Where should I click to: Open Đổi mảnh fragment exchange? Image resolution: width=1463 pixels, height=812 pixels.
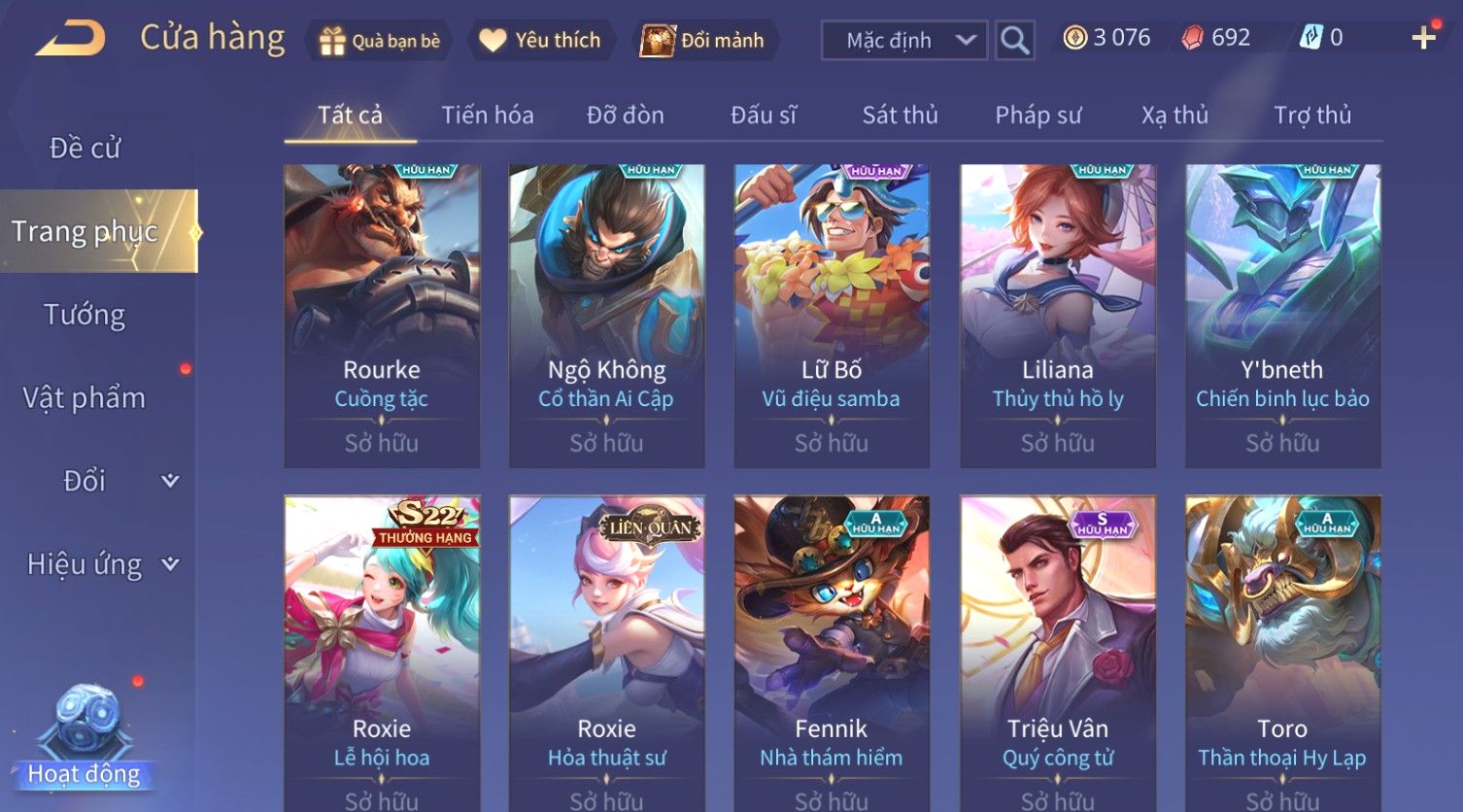[x=703, y=41]
